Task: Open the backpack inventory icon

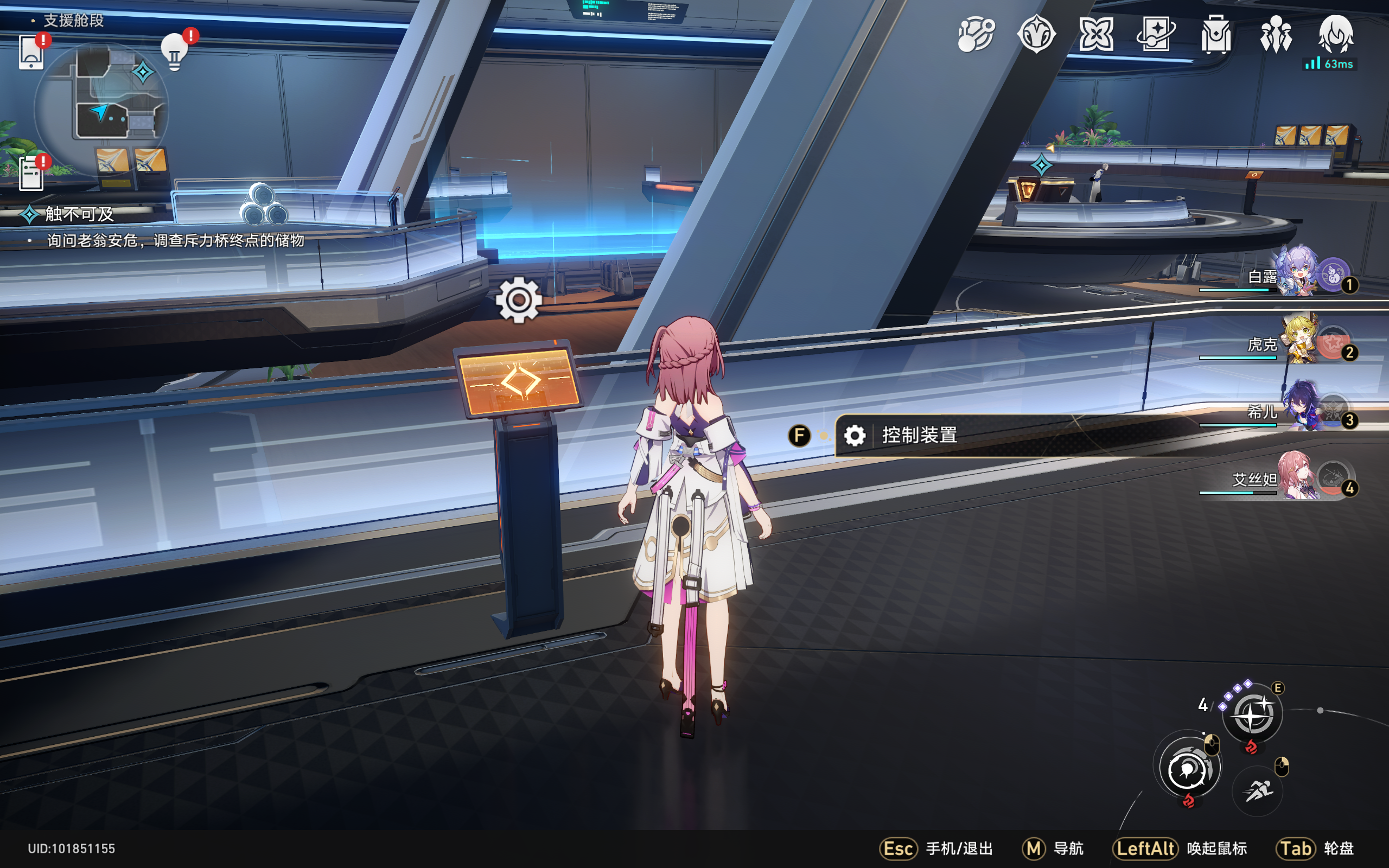Action: (x=1216, y=34)
